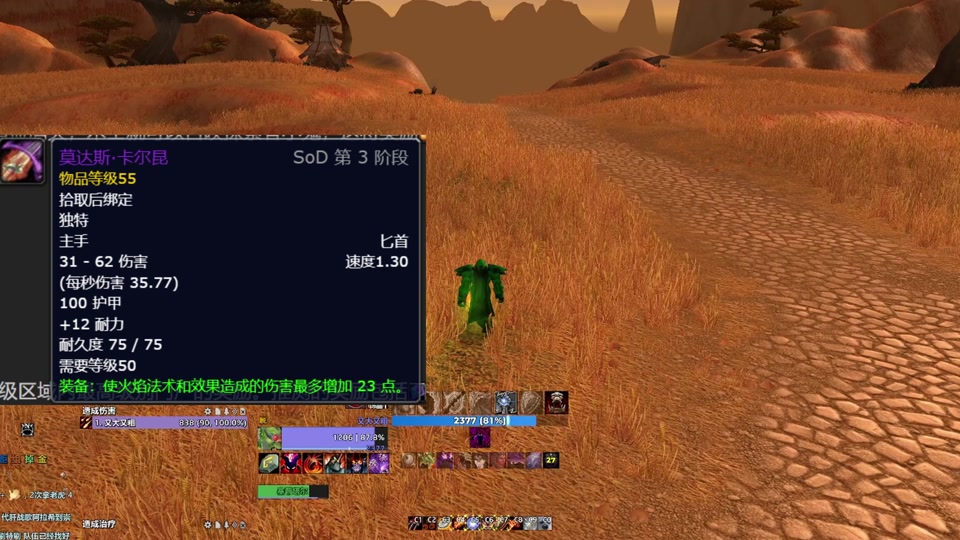Click the red berries plant icon
Viewport: 960px width, 540px height.
tap(269, 438)
